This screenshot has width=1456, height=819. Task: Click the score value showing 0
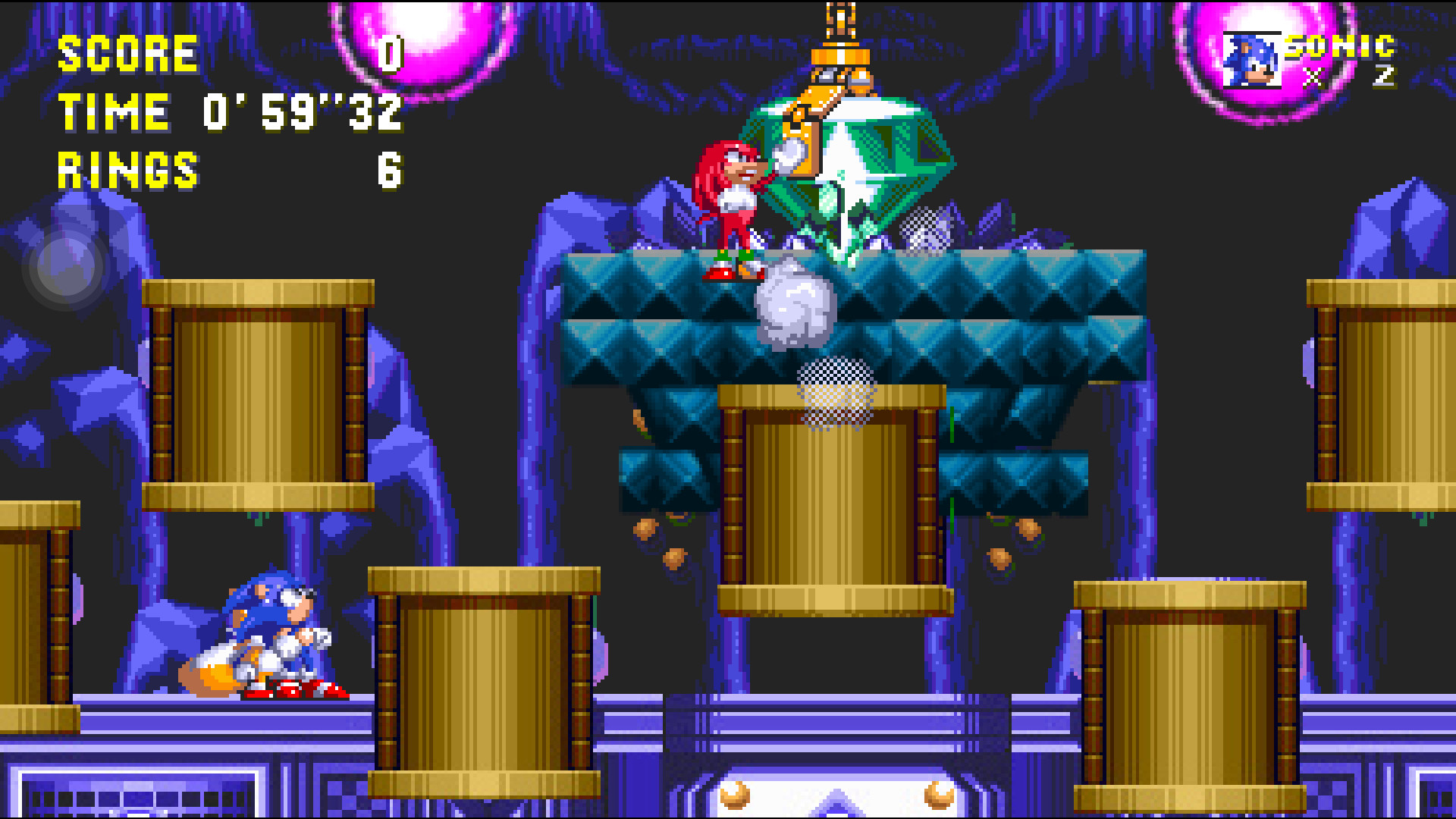388,53
